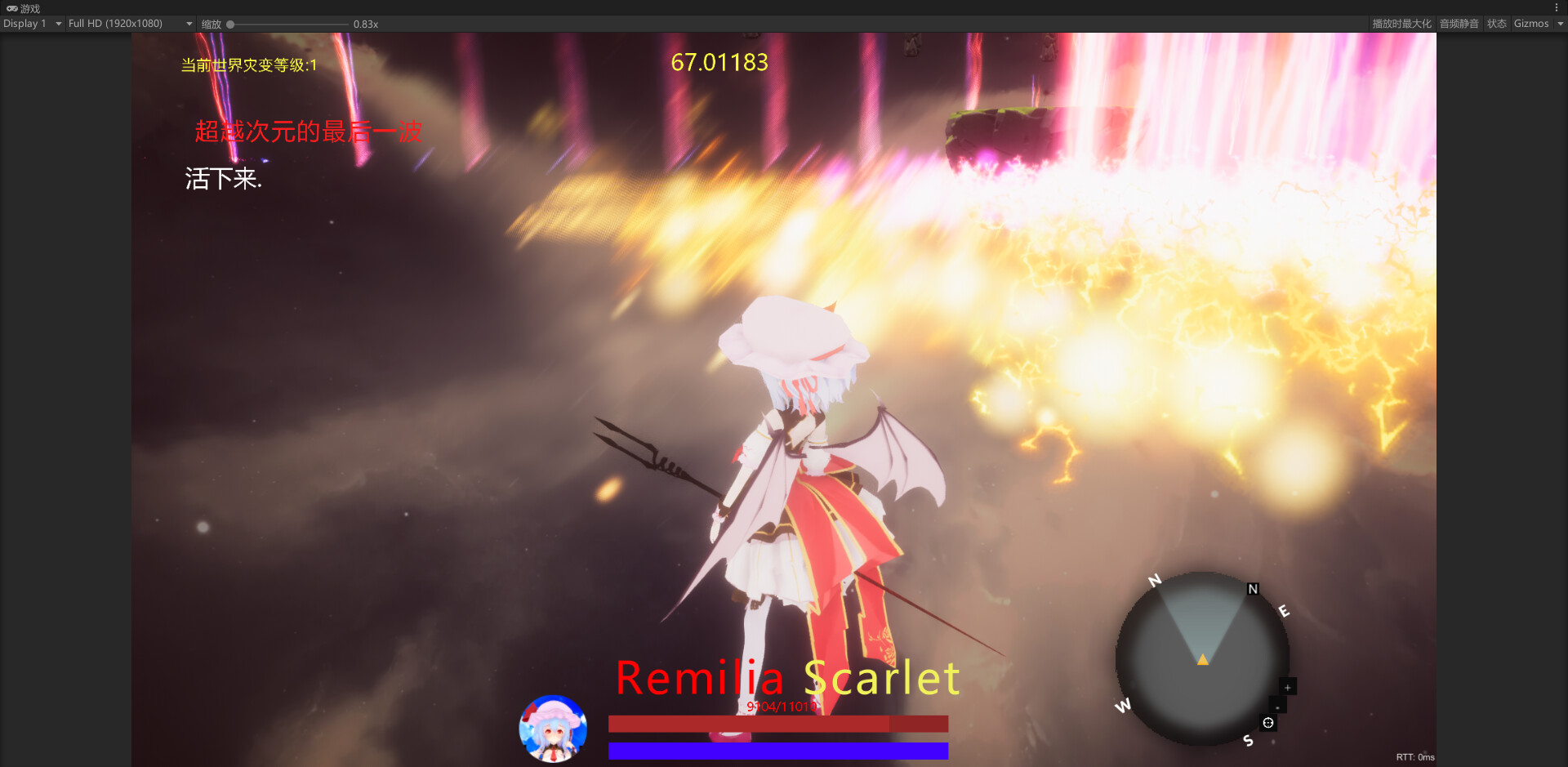Click the crosshair recenter icon below the minimap

coord(1268,723)
